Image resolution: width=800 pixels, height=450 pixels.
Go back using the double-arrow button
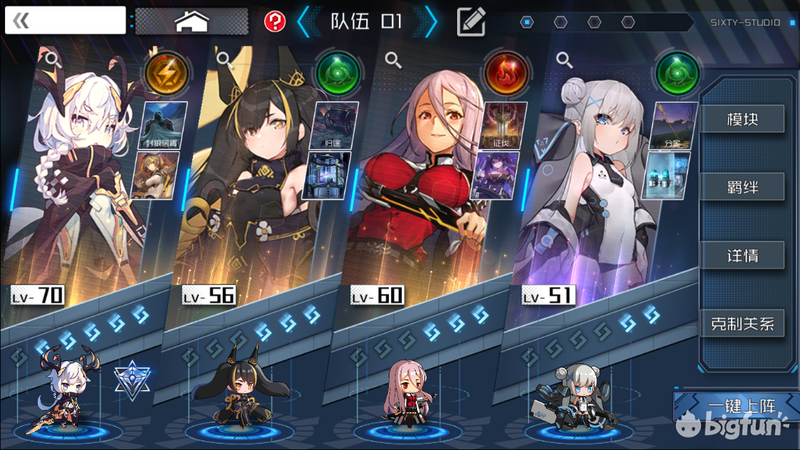(22, 21)
